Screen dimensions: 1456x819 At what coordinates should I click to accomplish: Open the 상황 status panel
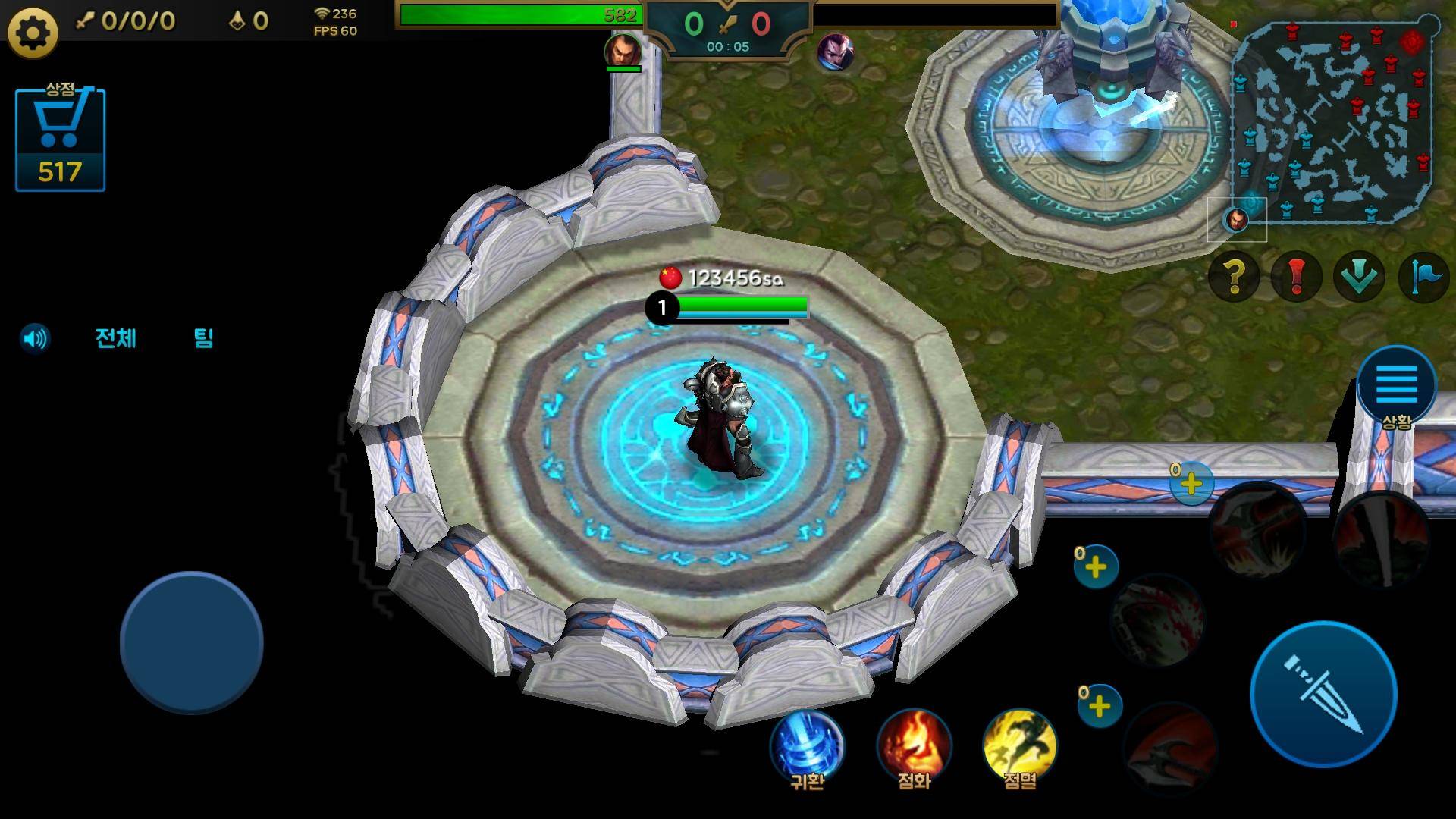[x=1396, y=388]
